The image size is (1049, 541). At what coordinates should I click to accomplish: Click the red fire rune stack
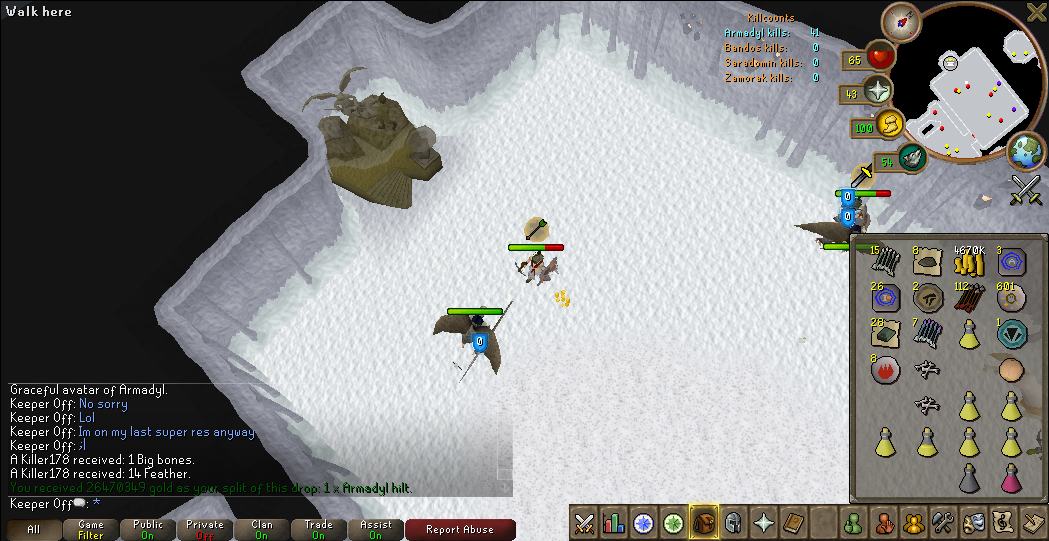click(884, 371)
